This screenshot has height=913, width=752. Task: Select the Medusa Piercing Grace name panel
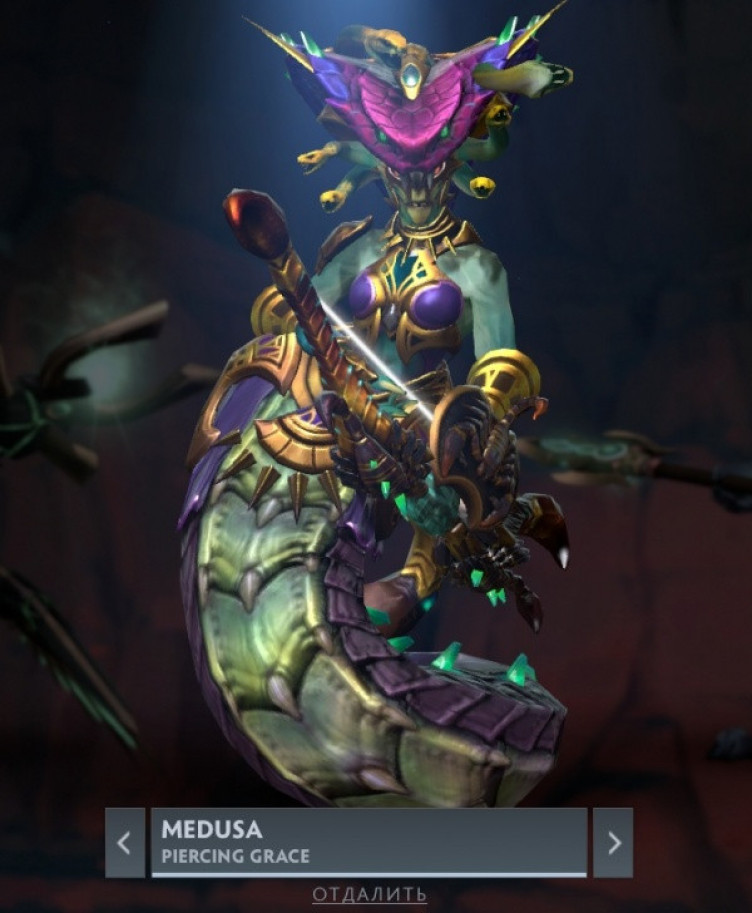pos(368,842)
